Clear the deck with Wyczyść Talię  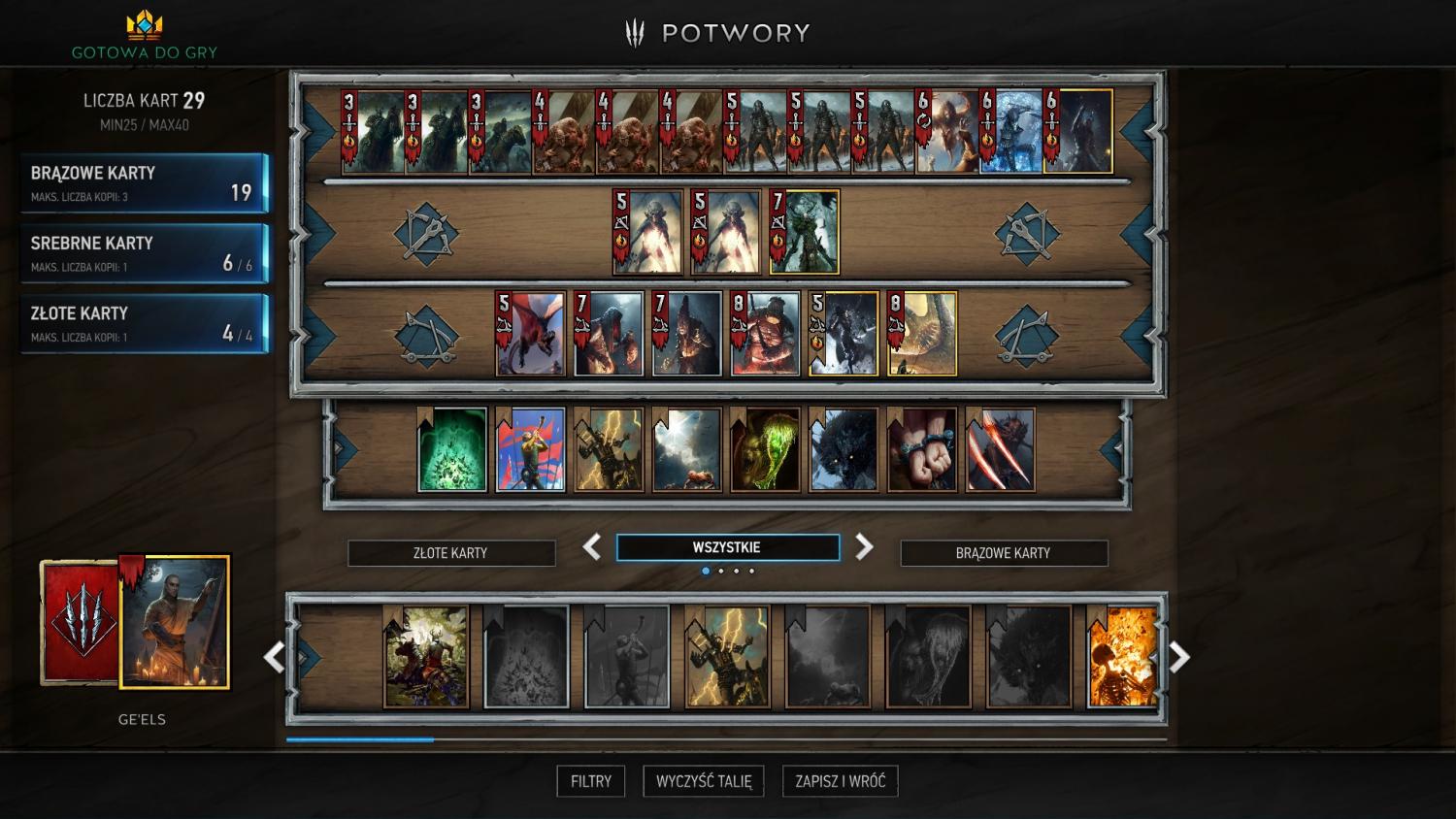tap(704, 781)
